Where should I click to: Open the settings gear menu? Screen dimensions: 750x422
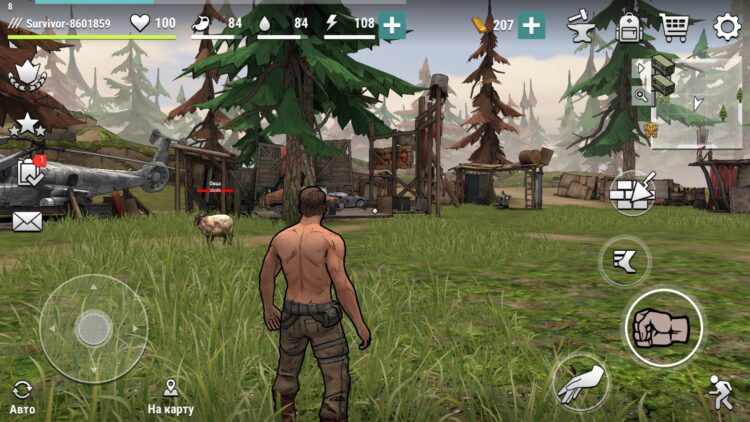pos(728,26)
